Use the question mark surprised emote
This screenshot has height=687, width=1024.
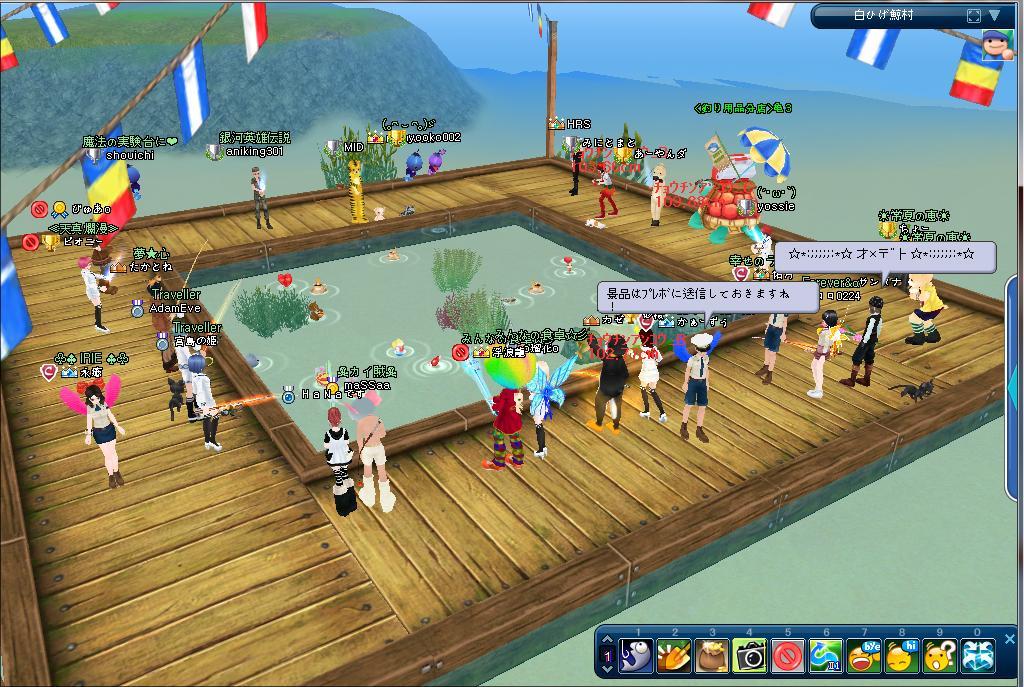pyautogui.click(x=940, y=656)
